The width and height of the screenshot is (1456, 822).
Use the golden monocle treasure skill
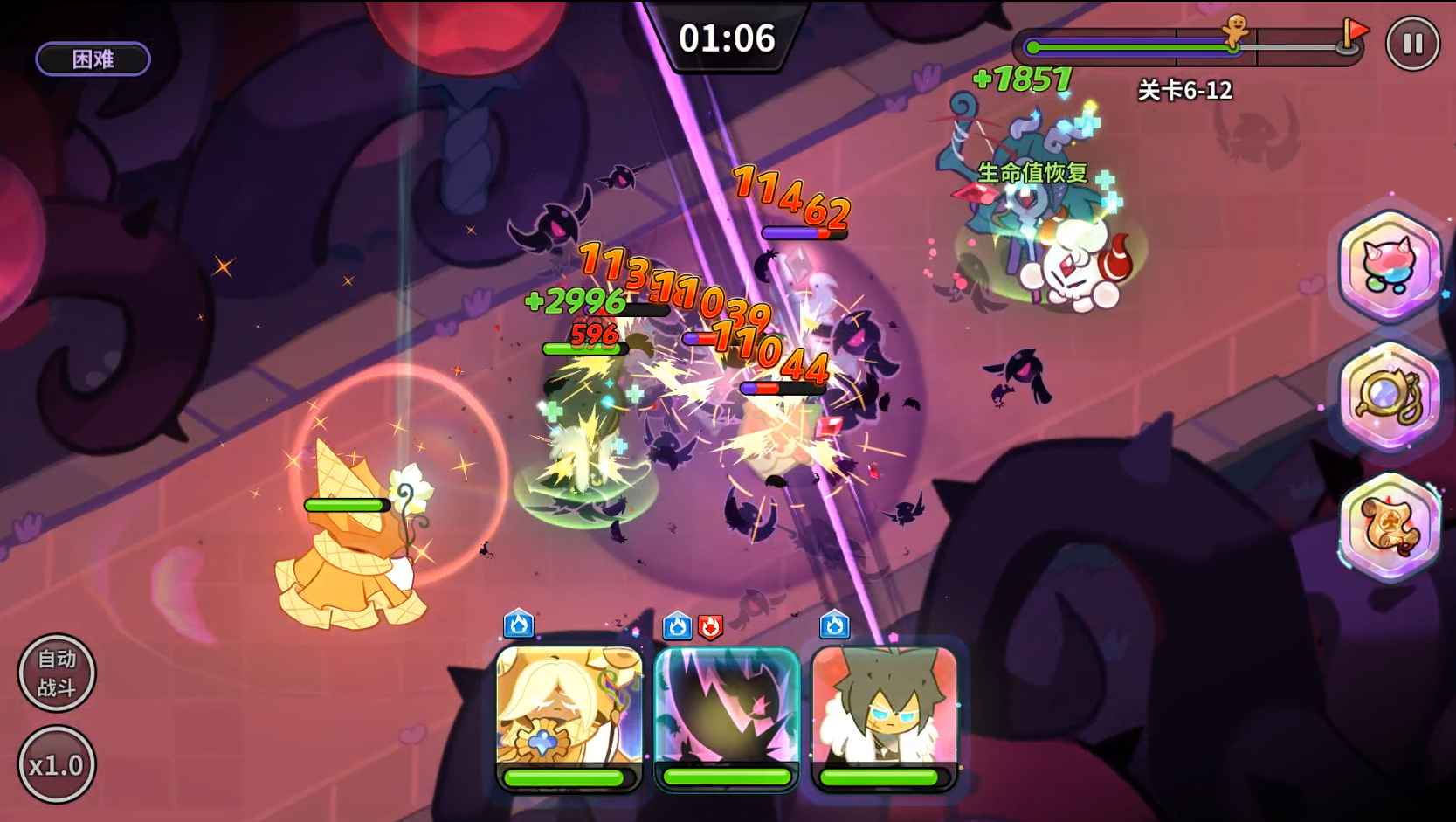(1389, 397)
